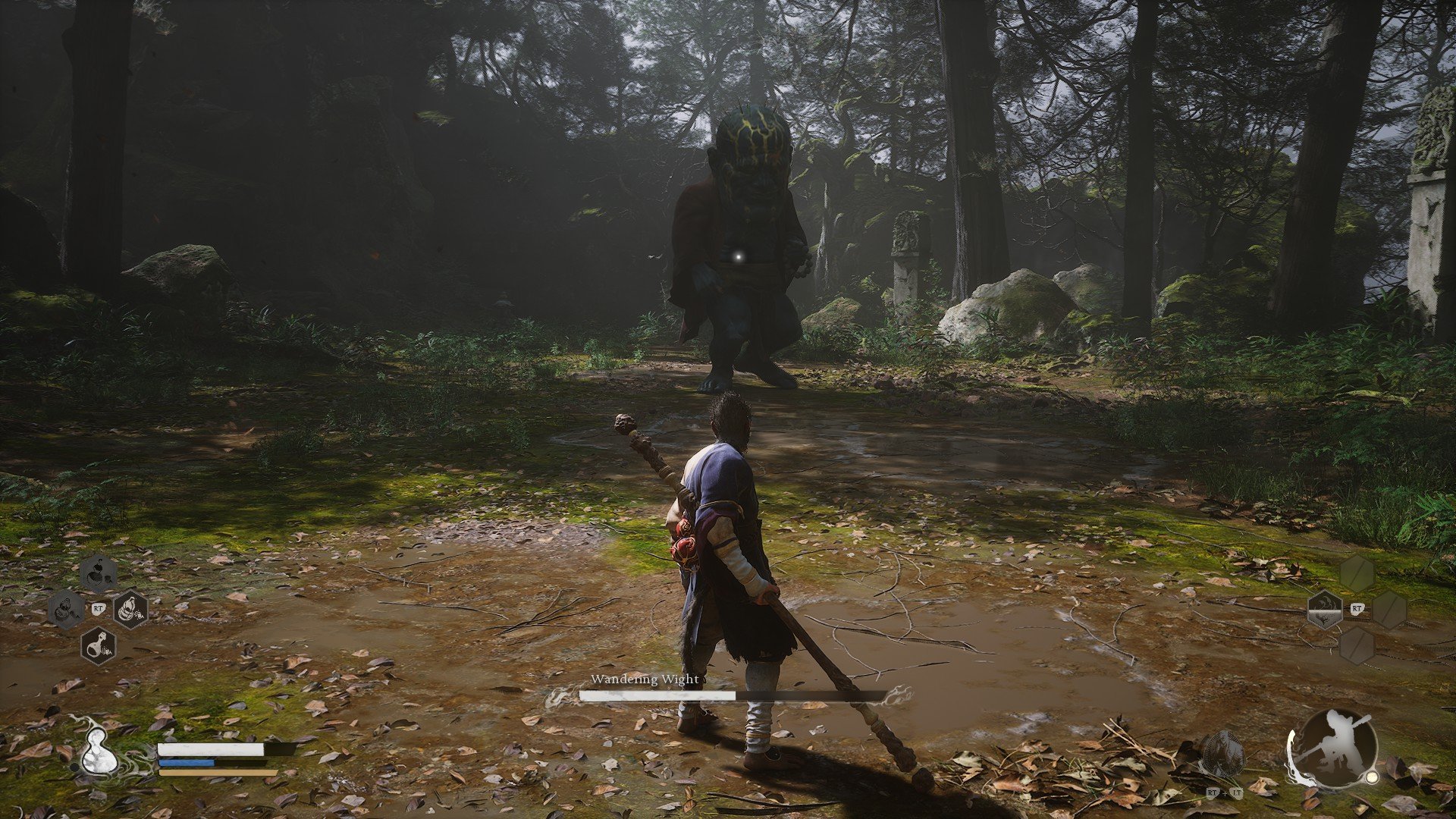Viewport: 1456px width, 819px height.
Task: Expand the empty hexagon slot right of the RT badge
Action: [1390, 609]
